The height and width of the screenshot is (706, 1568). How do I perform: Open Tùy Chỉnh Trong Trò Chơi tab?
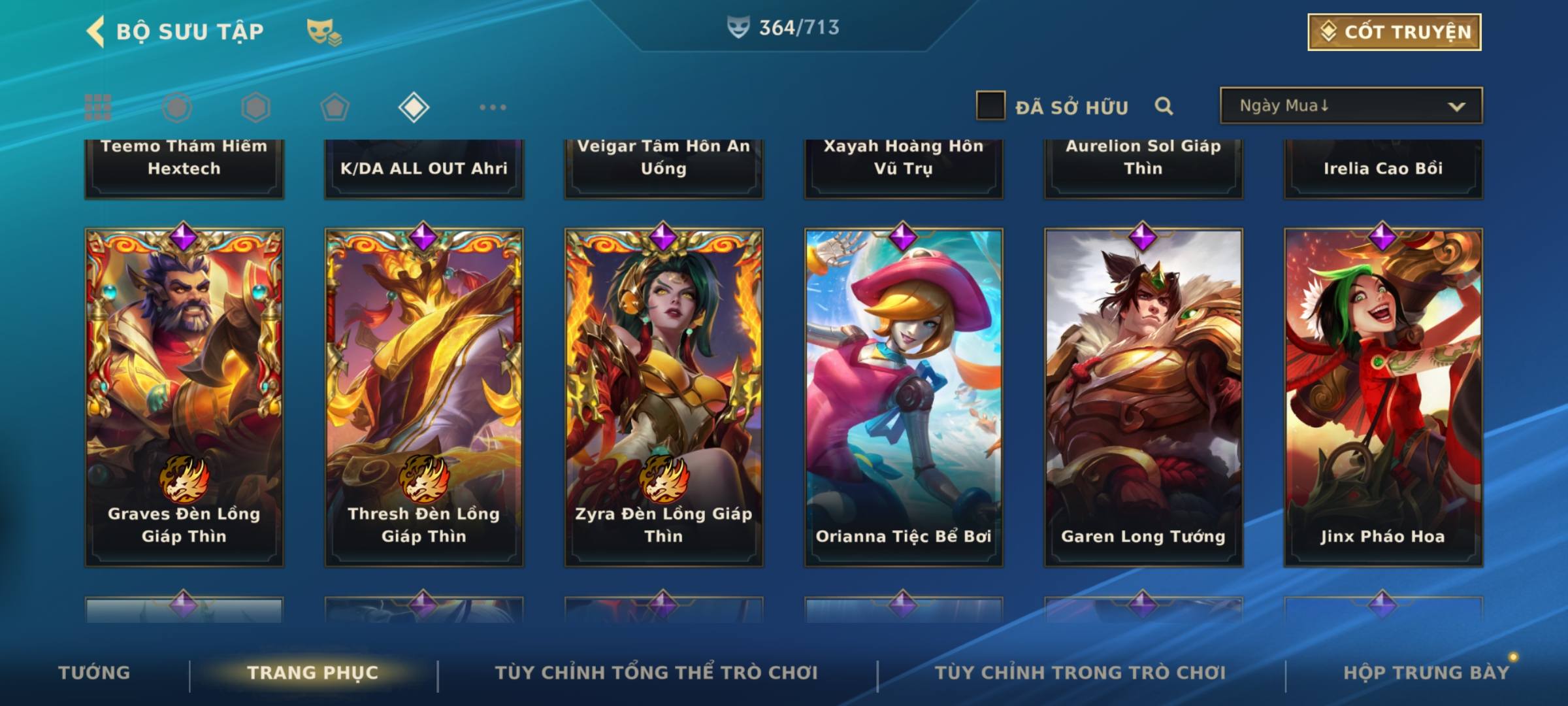(1080, 673)
